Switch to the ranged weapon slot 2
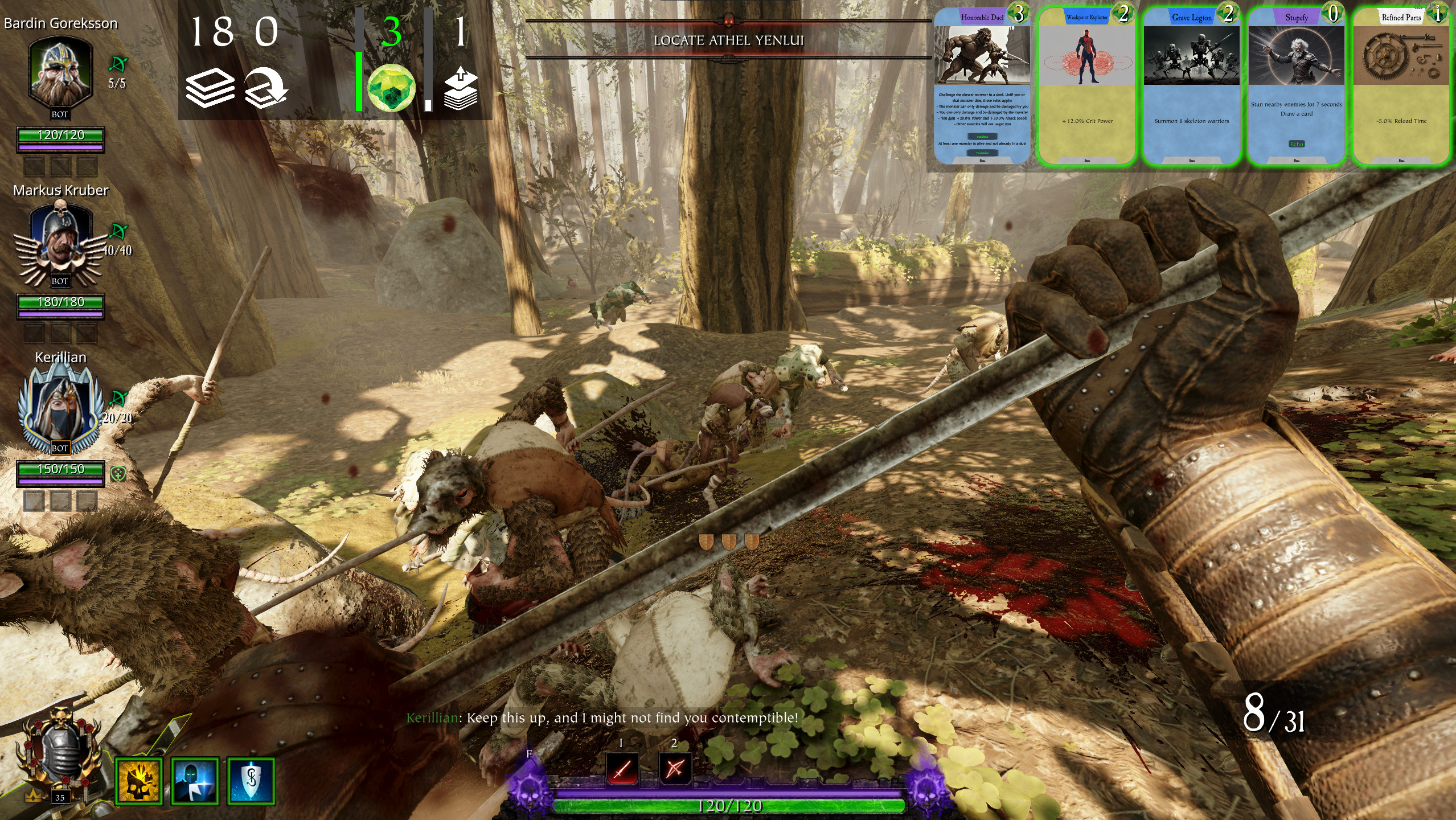Screen dimensions: 1456x820 pos(674,768)
